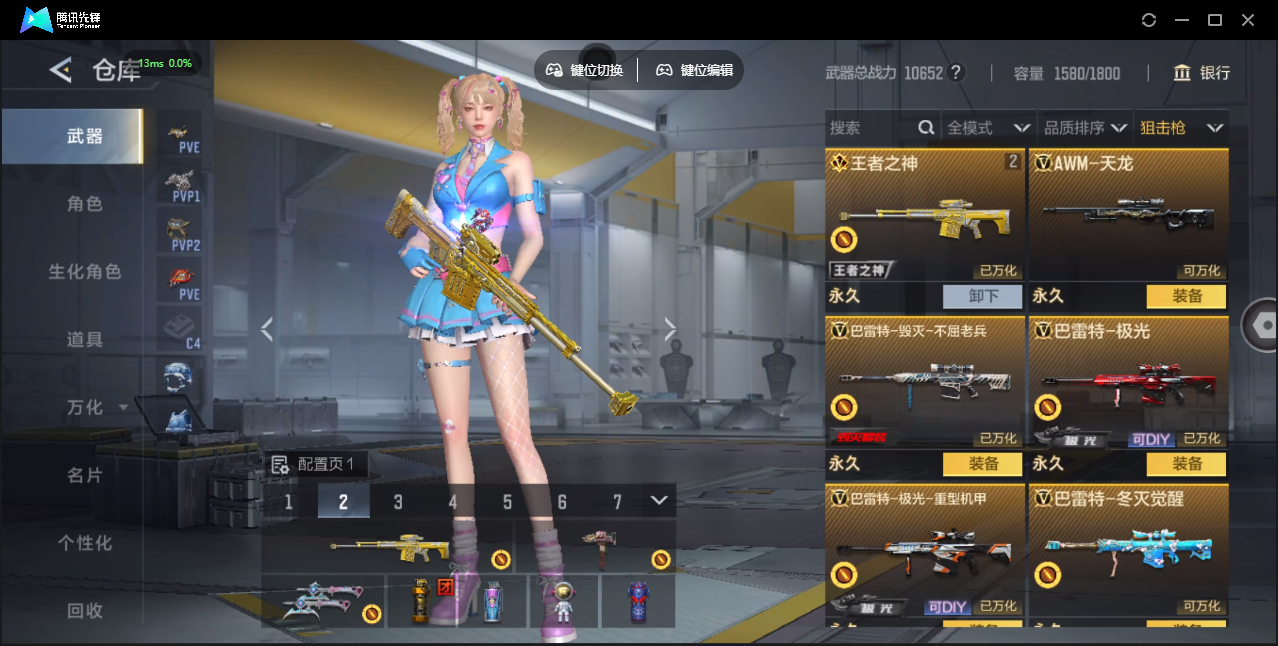The width and height of the screenshot is (1278, 646).
Task: Select the 道具 items category
Action: click(x=85, y=340)
